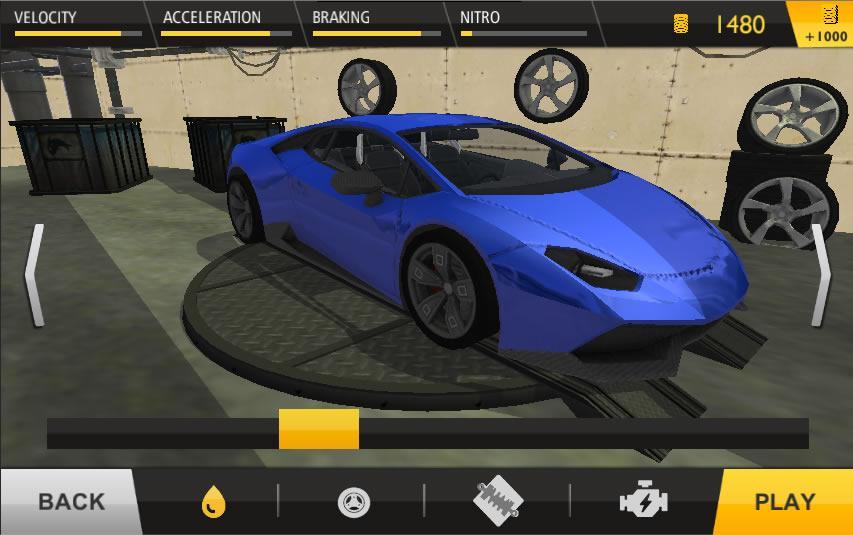853x535 pixels.
Task: Open the engine upgrade option
Action: pyautogui.click(x=645, y=501)
